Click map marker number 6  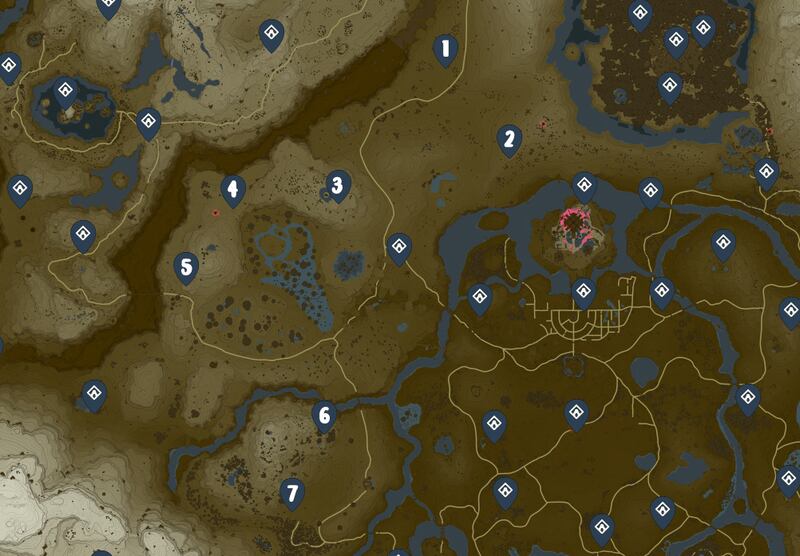click(x=323, y=414)
